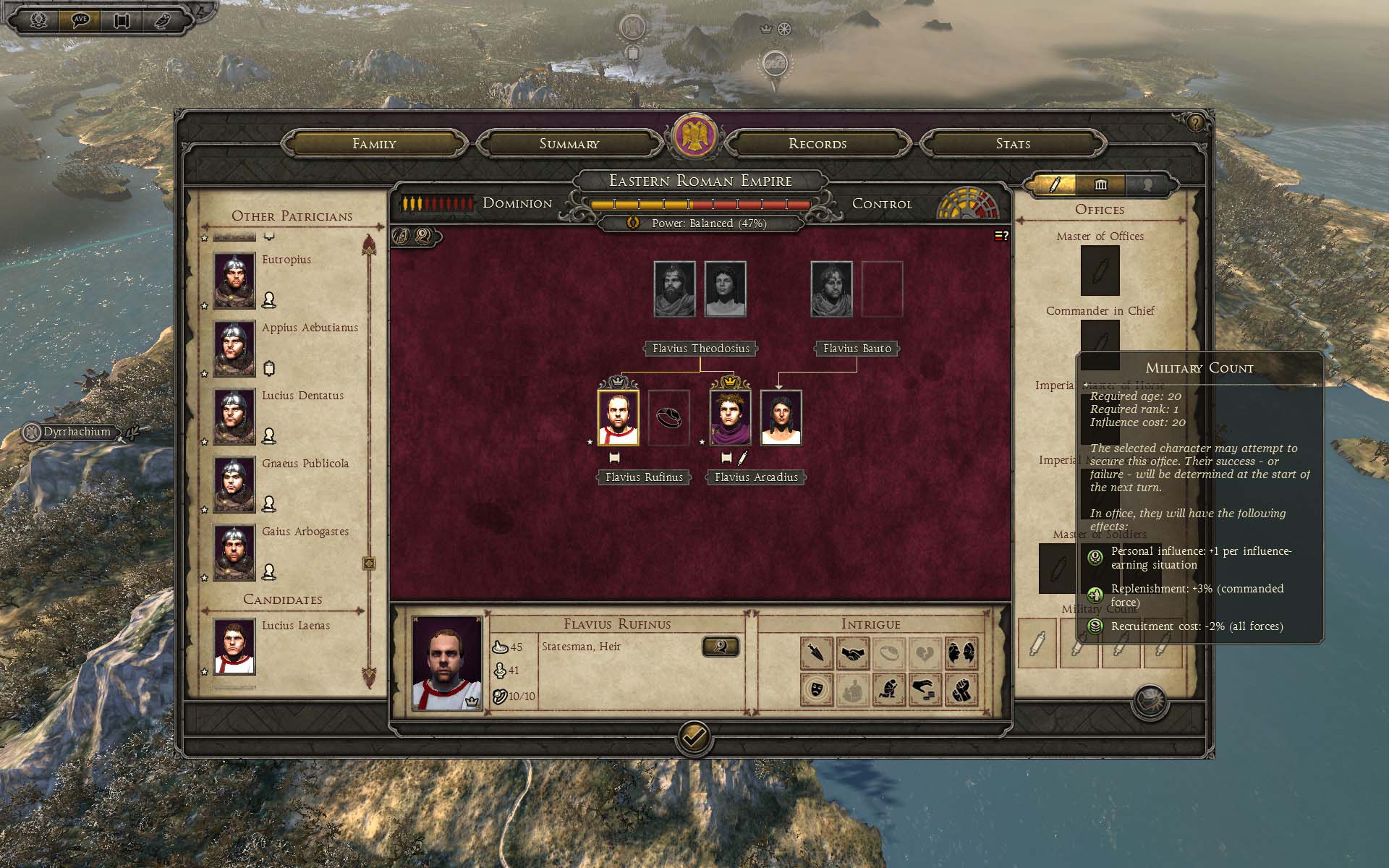Select the Master of Offices slot

coord(1100,271)
